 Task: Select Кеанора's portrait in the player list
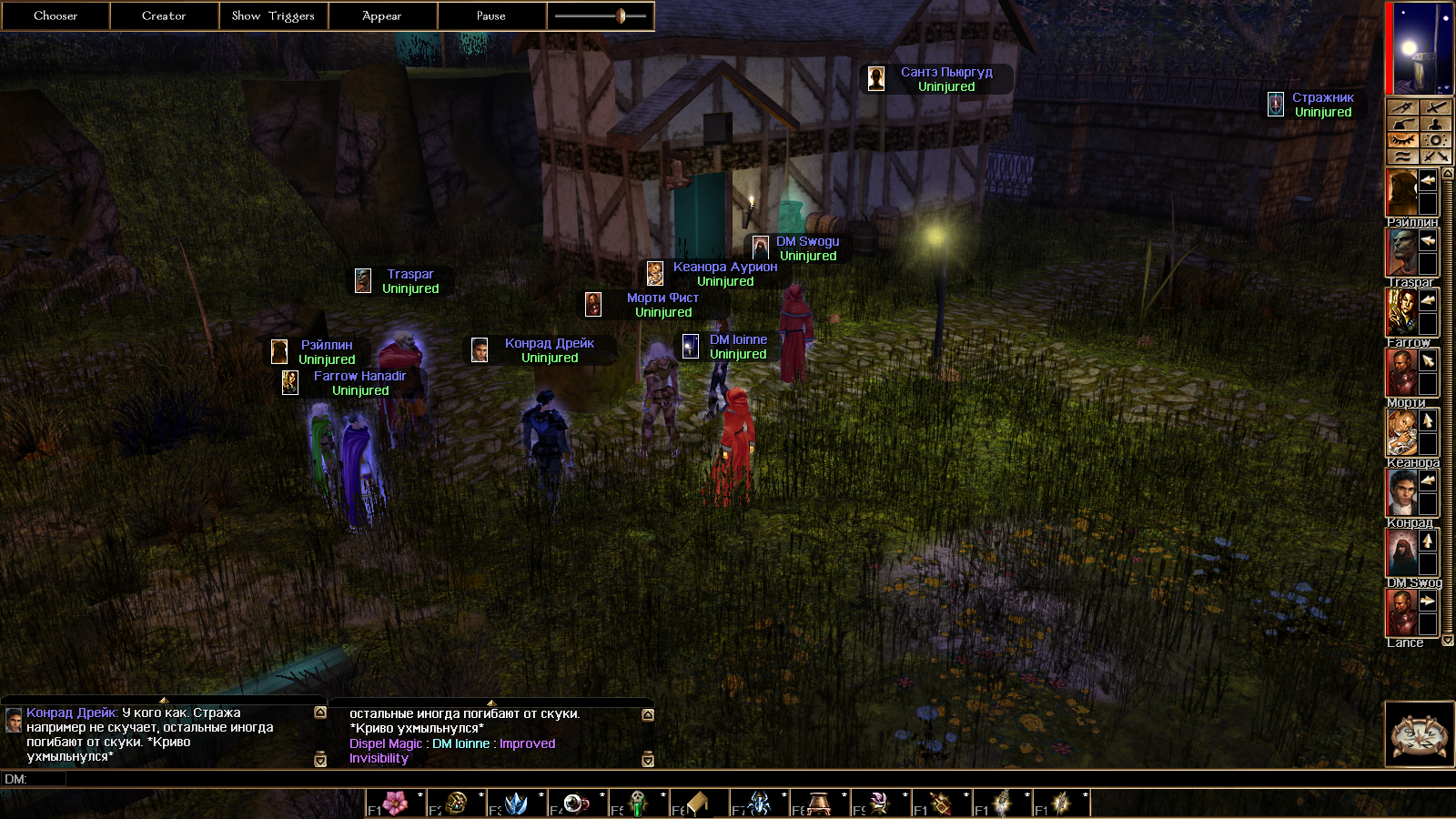pos(1401,432)
